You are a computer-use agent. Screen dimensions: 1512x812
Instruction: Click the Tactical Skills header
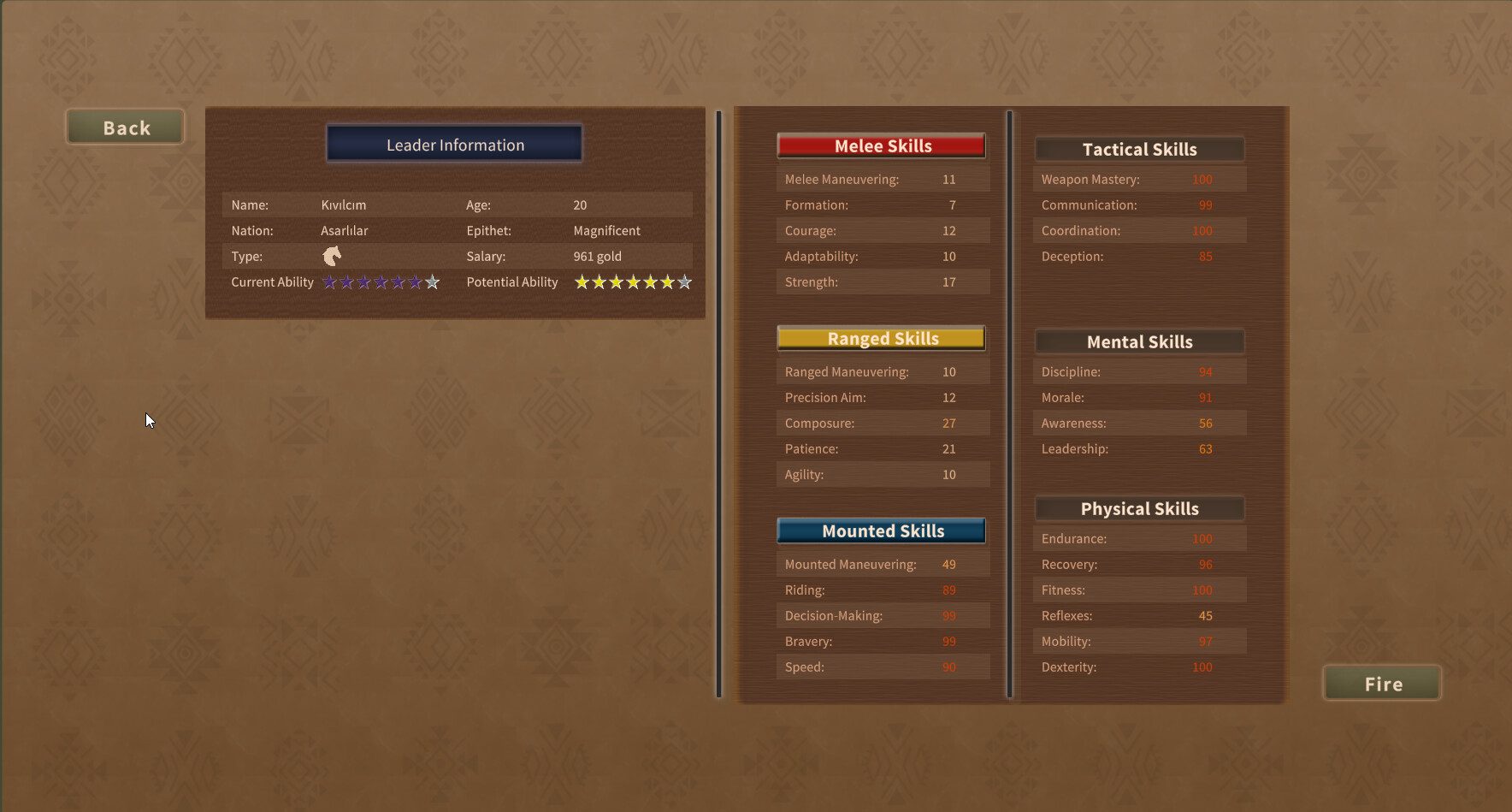click(x=1139, y=149)
